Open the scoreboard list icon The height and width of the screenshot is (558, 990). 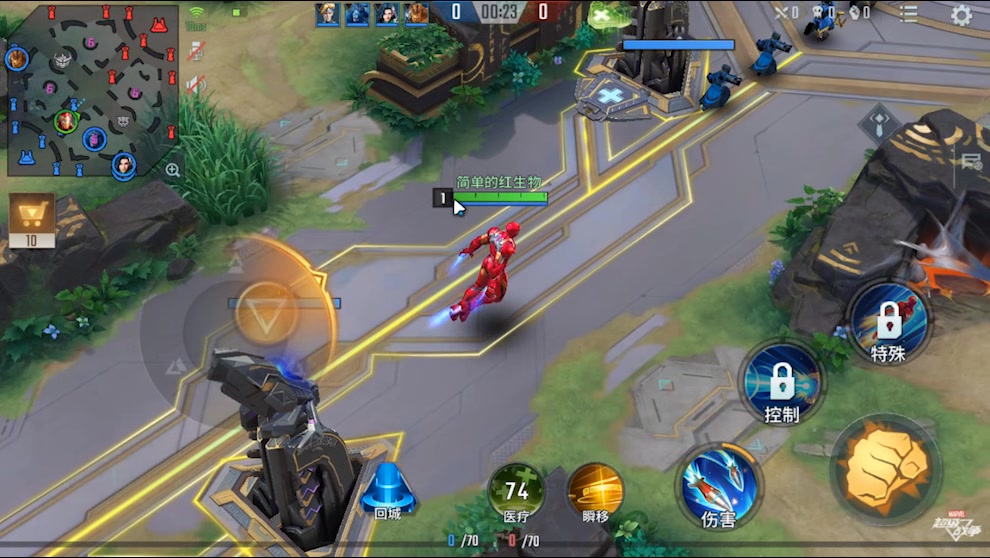[x=908, y=13]
